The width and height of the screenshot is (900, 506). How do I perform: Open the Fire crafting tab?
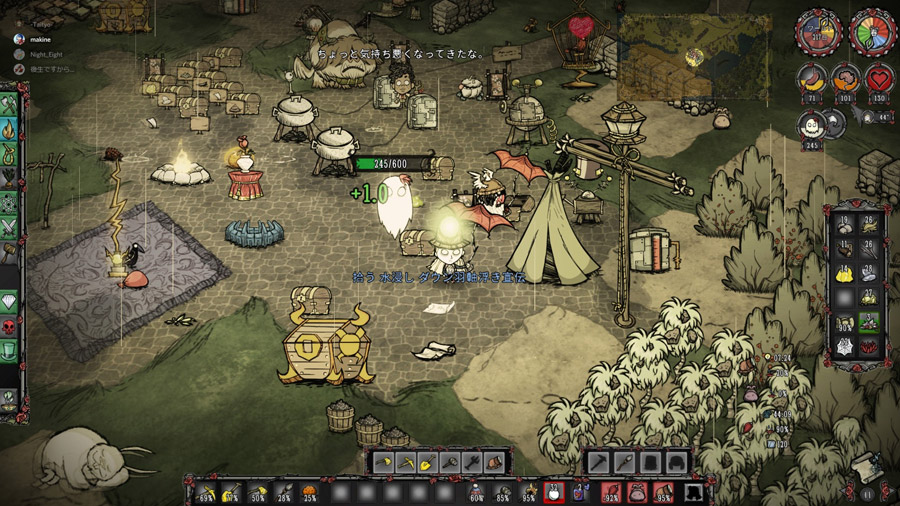pos(11,130)
